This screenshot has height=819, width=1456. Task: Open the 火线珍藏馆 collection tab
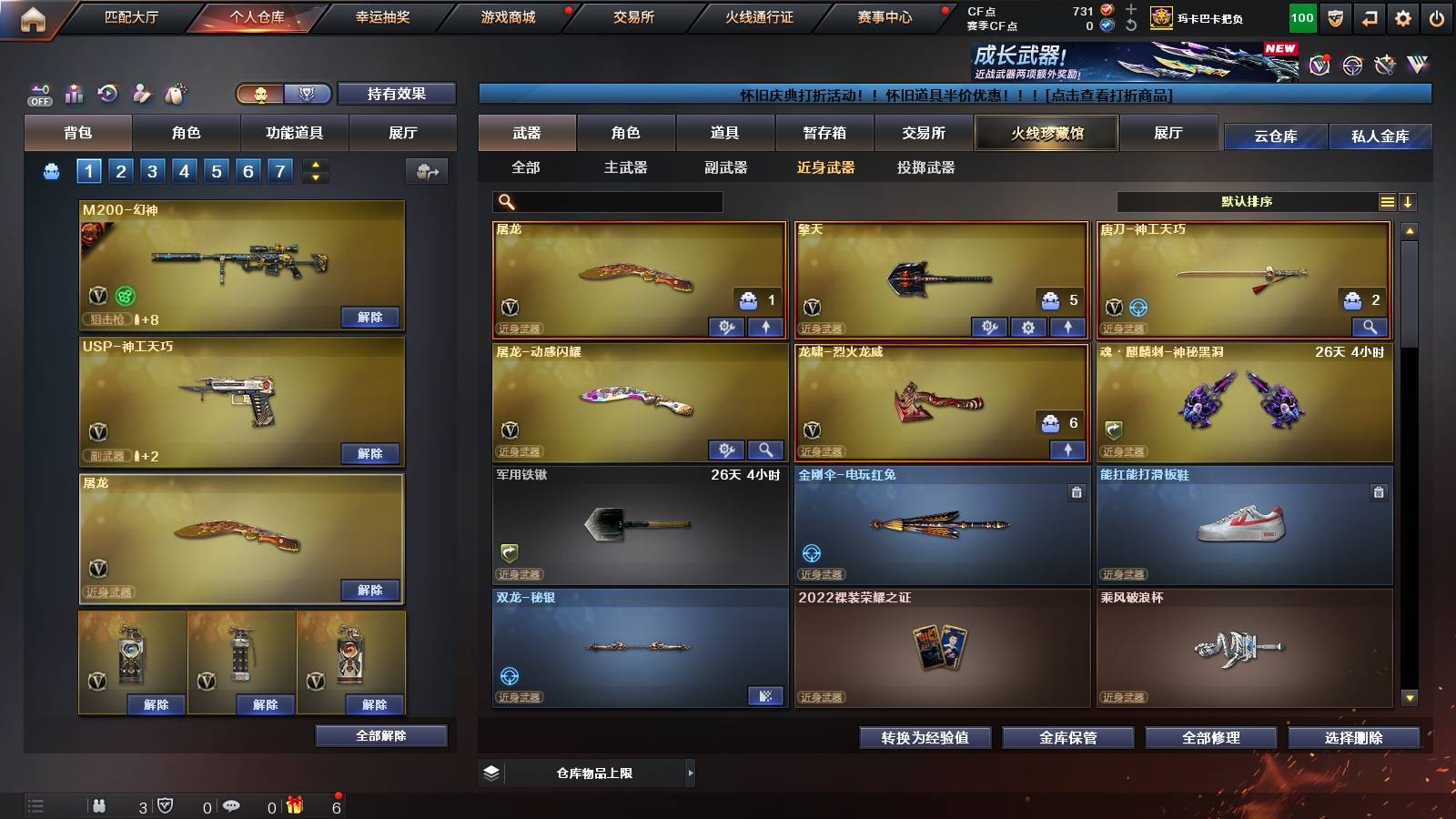pyautogui.click(x=1046, y=133)
